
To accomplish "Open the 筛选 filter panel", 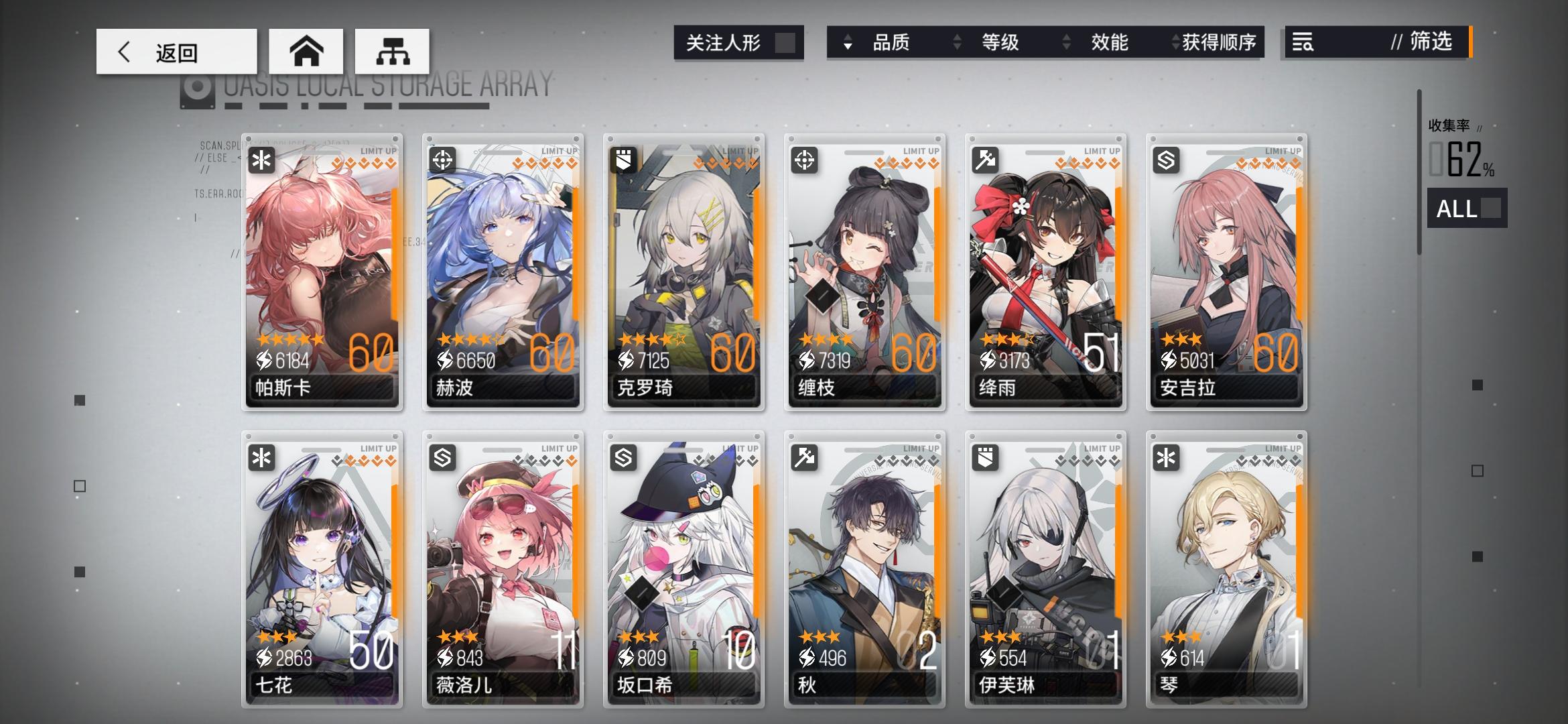I will (x=1428, y=43).
